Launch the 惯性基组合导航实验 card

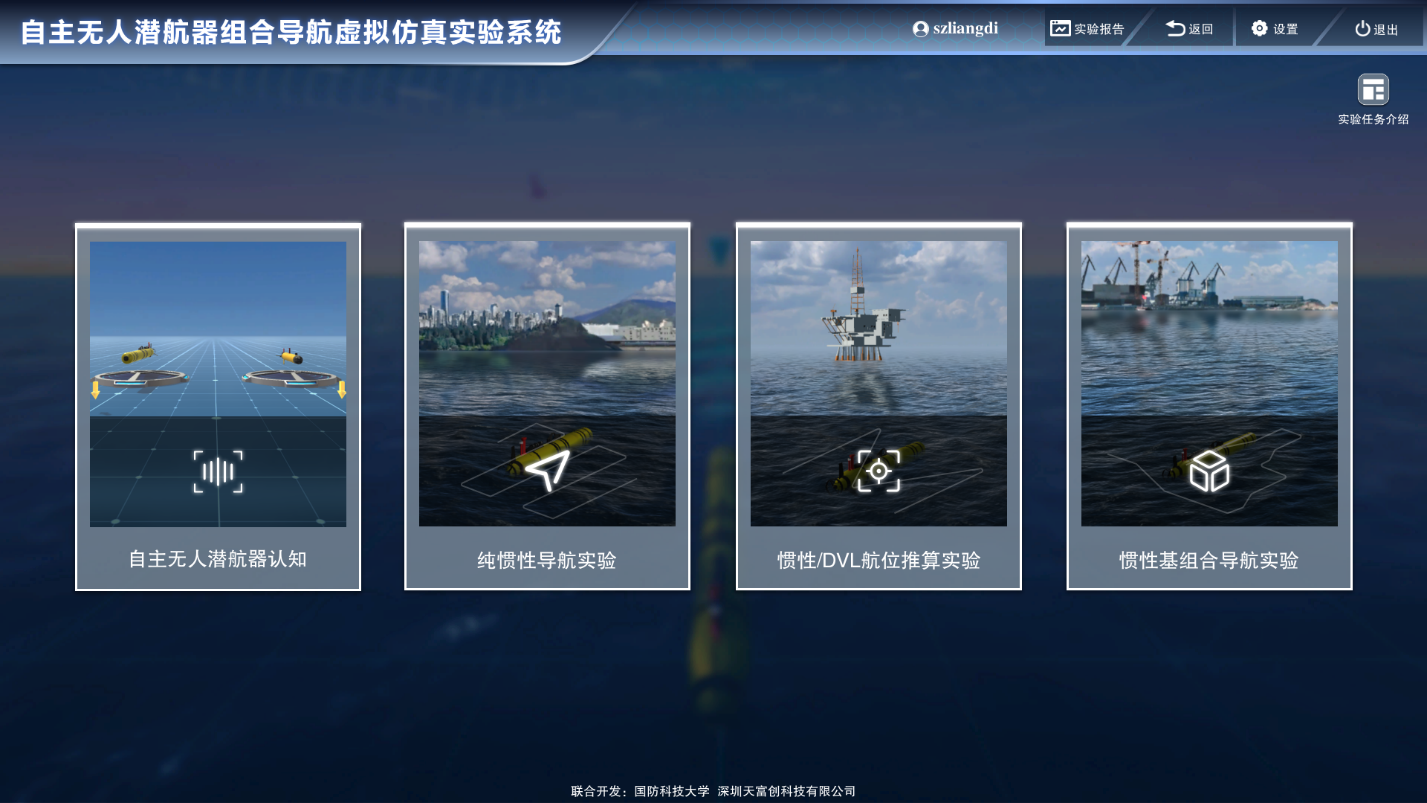tap(1209, 406)
